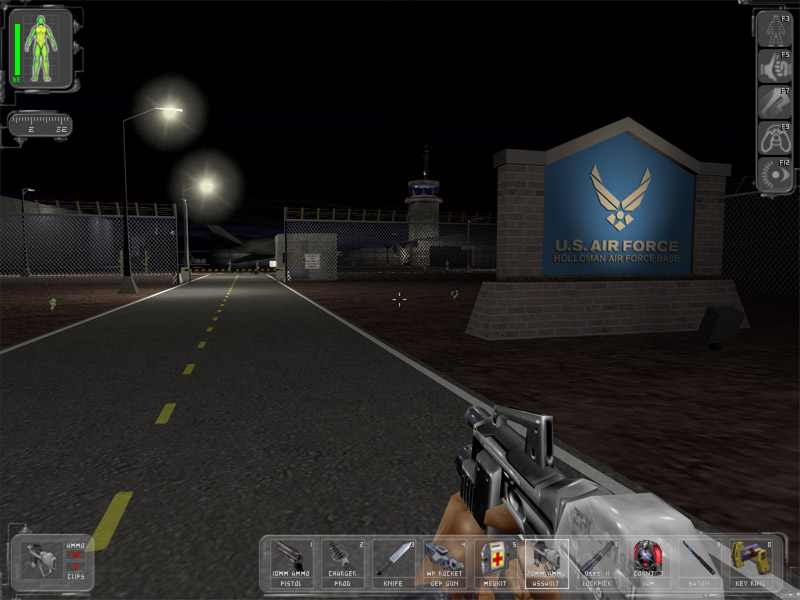Click the compass heading display
The height and width of the screenshot is (600, 800).
[40, 124]
